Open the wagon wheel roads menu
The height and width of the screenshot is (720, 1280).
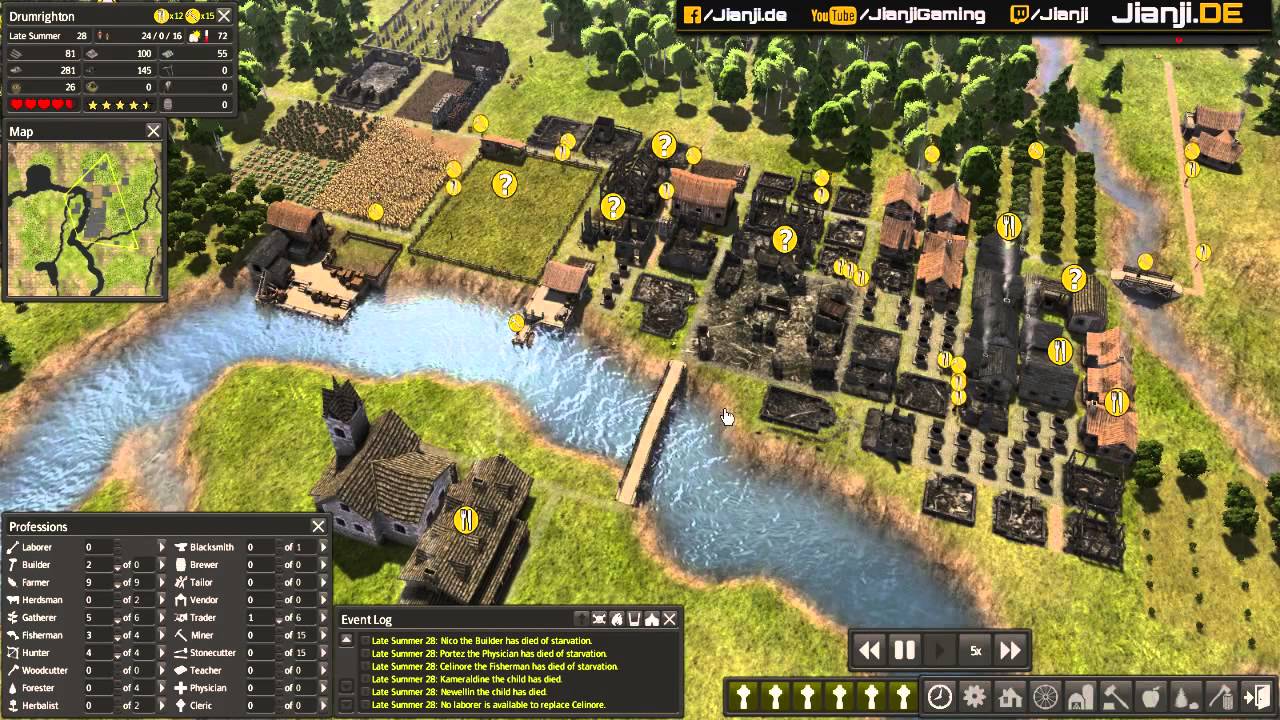(x=1045, y=697)
